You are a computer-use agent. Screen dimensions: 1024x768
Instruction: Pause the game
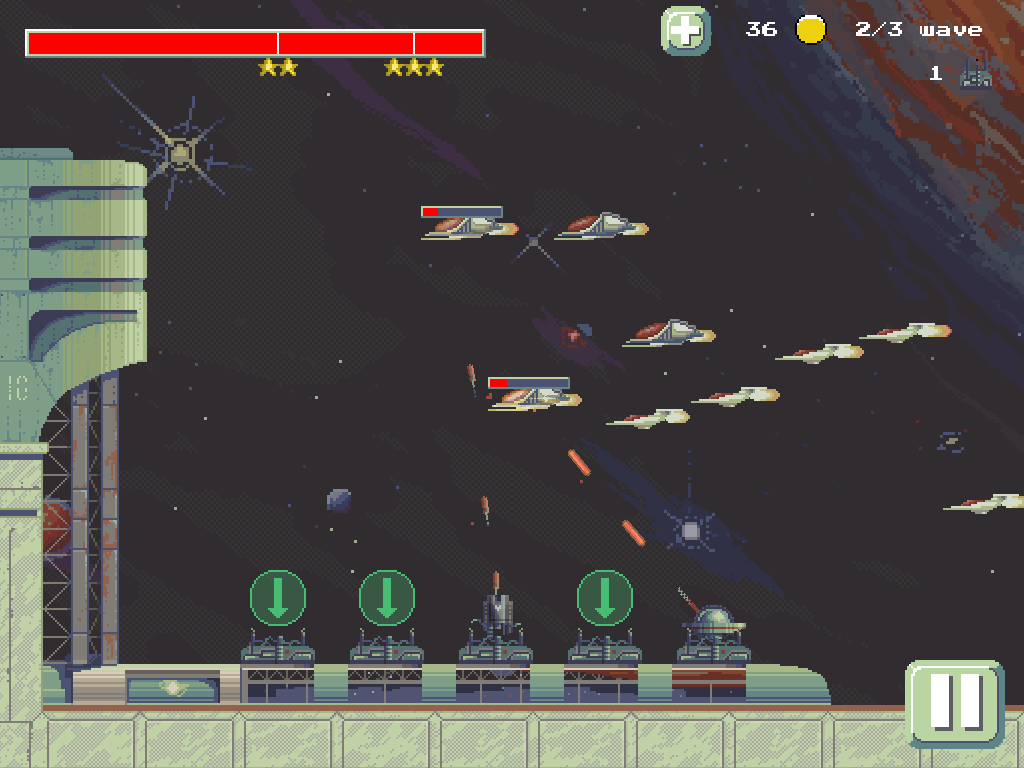click(955, 702)
